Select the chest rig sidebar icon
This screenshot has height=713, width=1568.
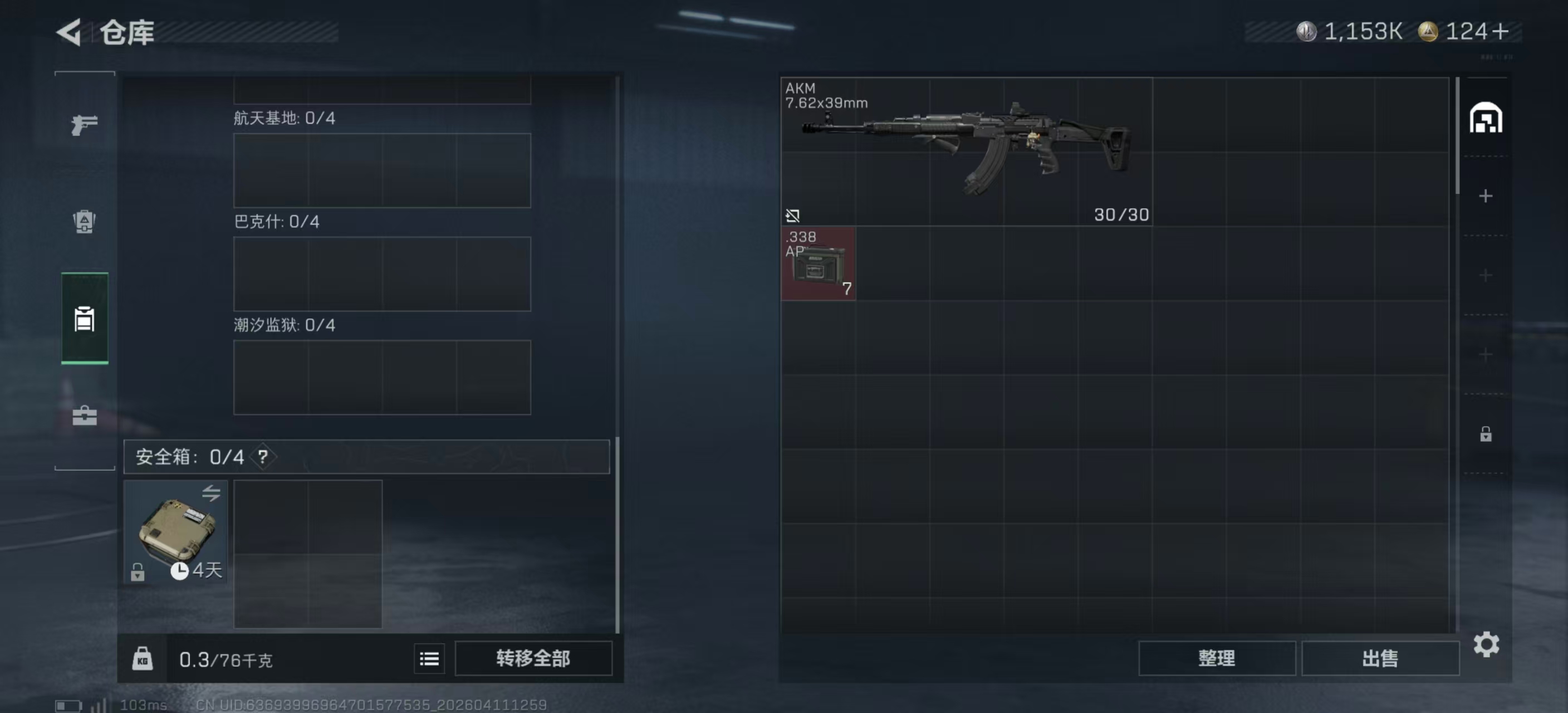tap(84, 319)
